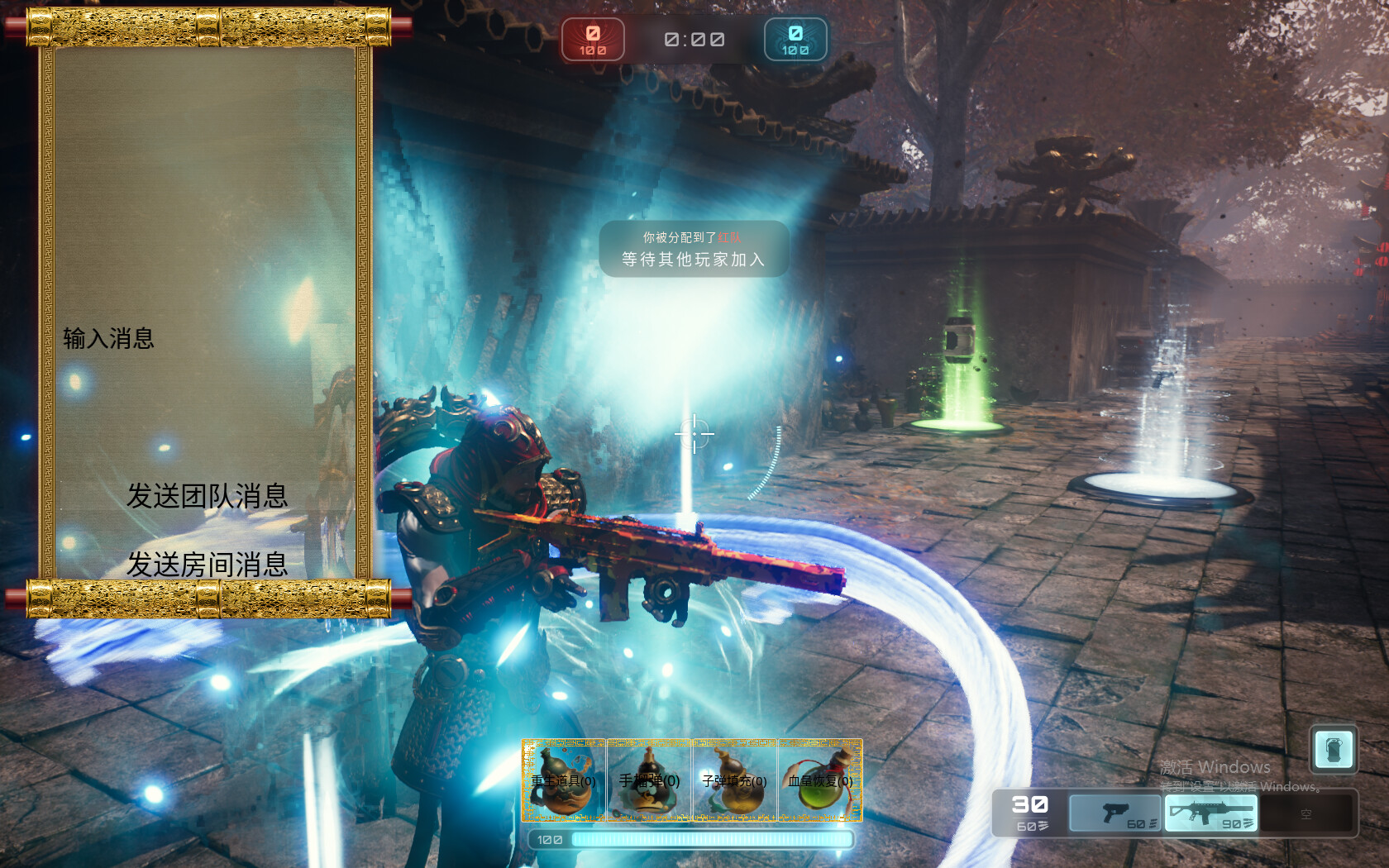
Task: Toggle the grenade equipment slot above the weapon bar
Action: click(1333, 752)
